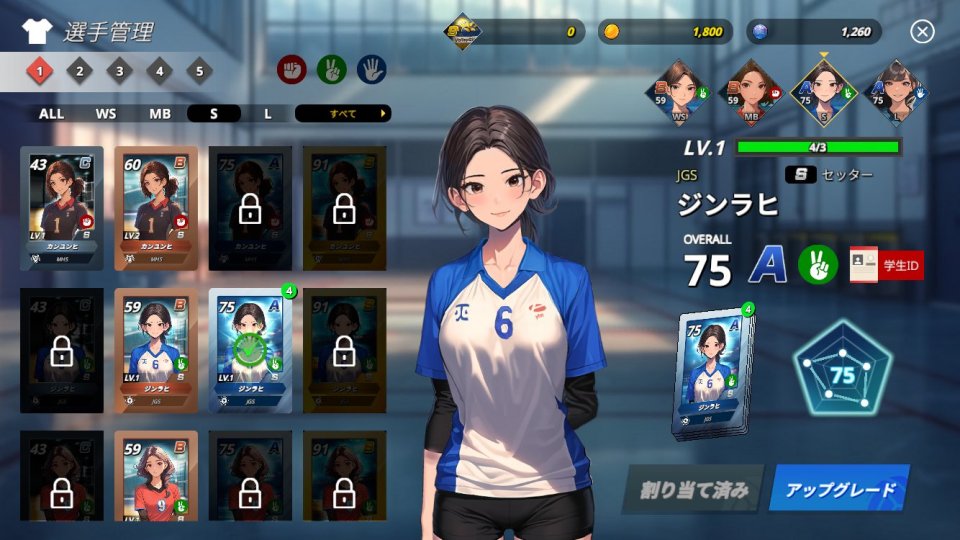
Task: Select team slot diamond 1
Action: [x=40, y=71]
